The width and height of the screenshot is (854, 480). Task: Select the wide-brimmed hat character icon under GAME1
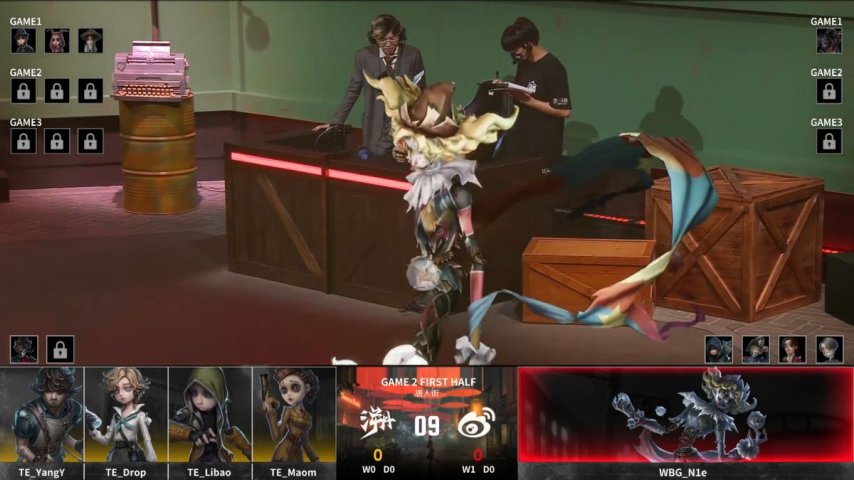91,41
